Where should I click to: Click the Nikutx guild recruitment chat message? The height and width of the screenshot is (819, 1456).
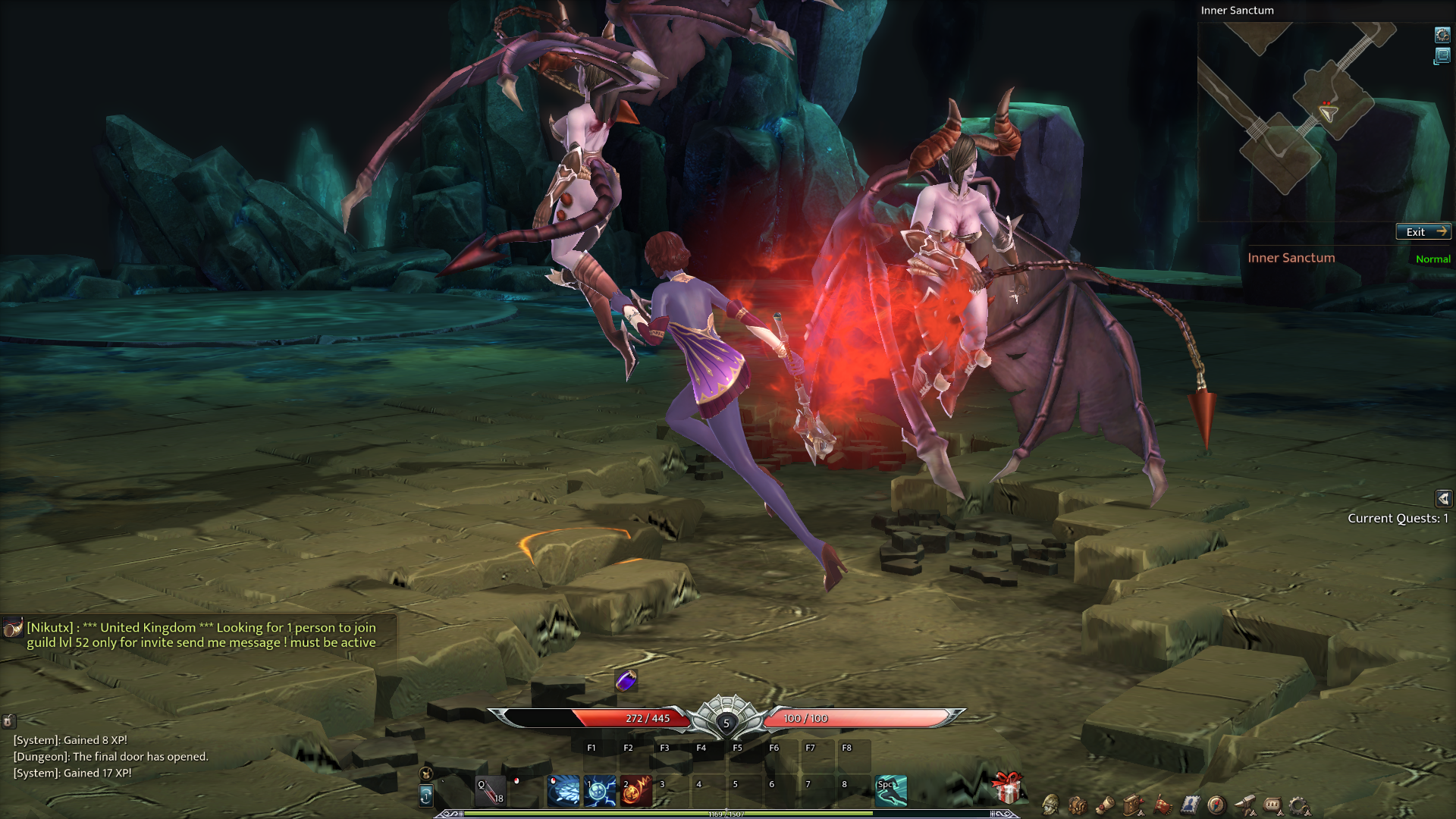pos(201,635)
